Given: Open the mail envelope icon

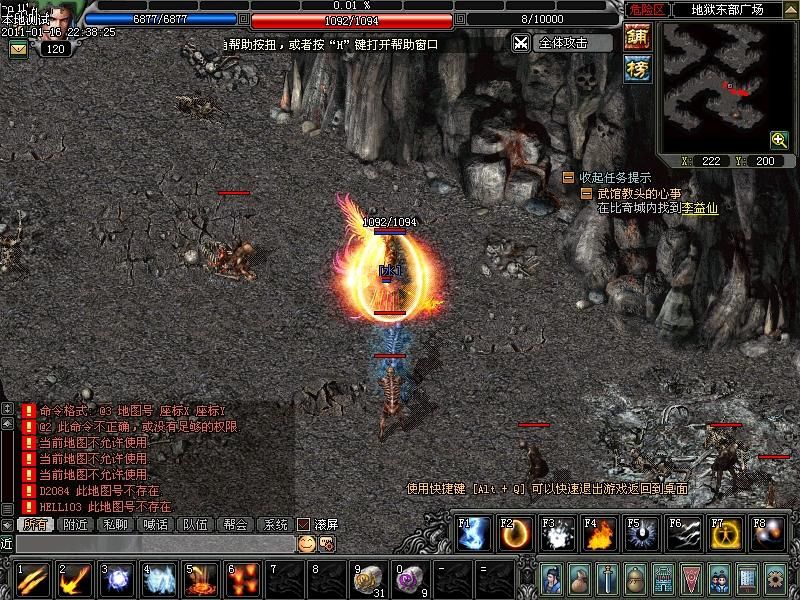Looking at the screenshot, I should tap(19, 48).
